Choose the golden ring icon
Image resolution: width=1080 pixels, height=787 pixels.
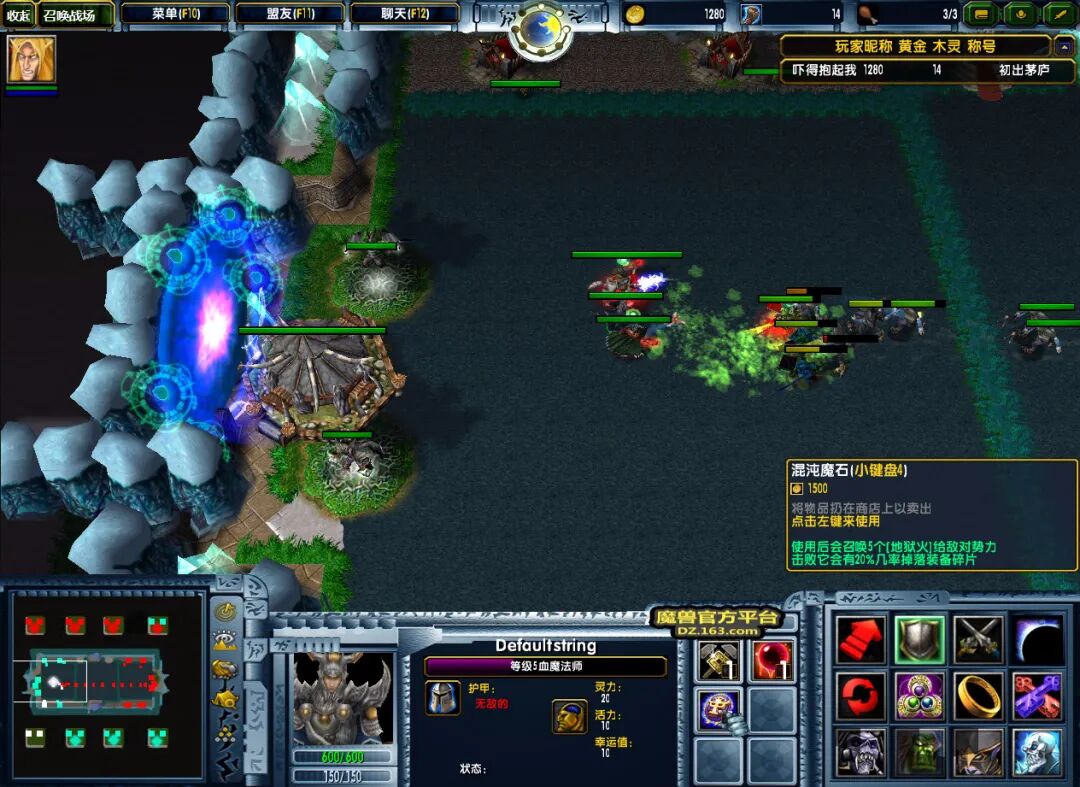click(x=978, y=696)
